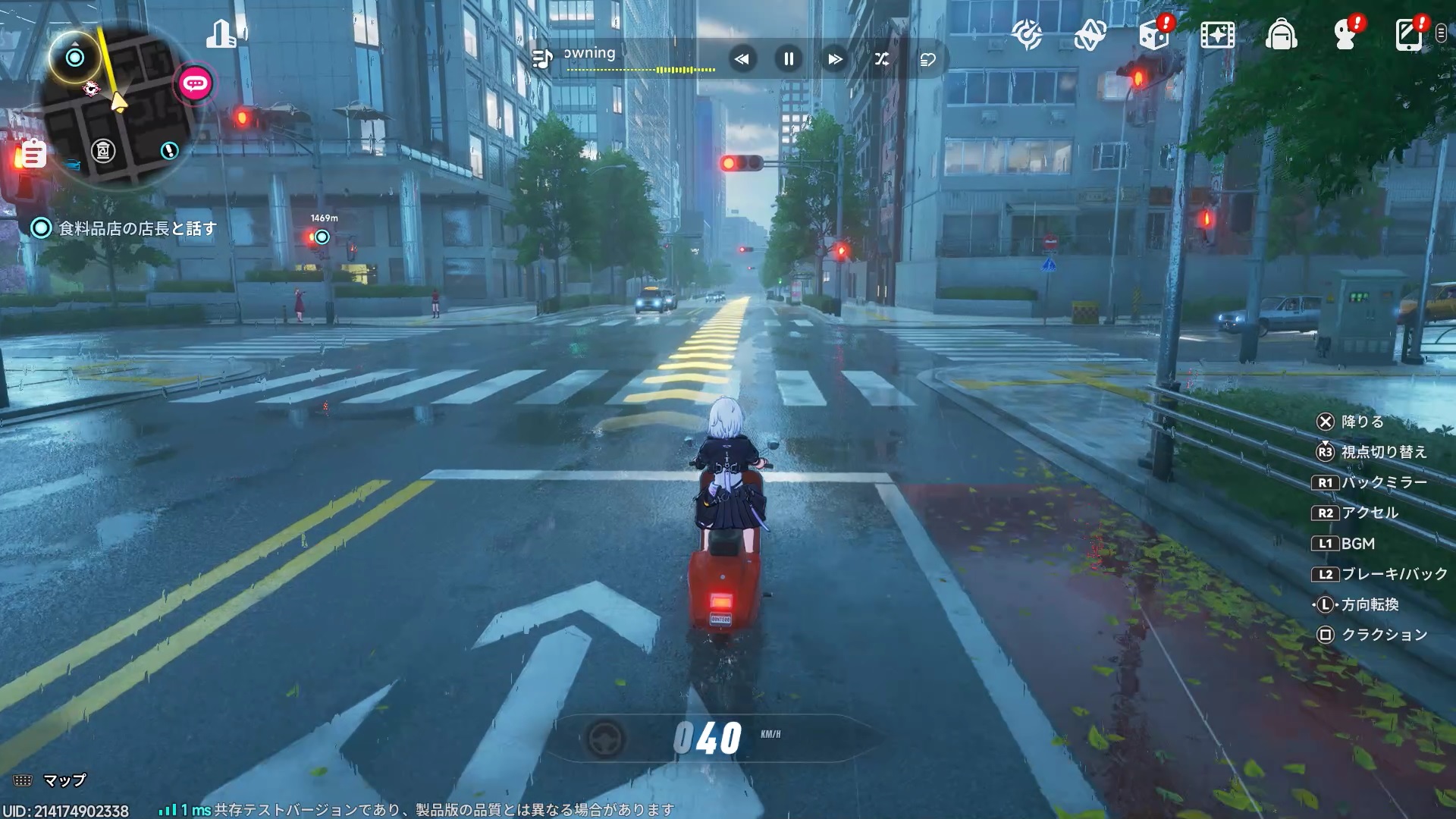
Task: Click the trash can marker on the minimap
Action: pyautogui.click(x=103, y=151)
